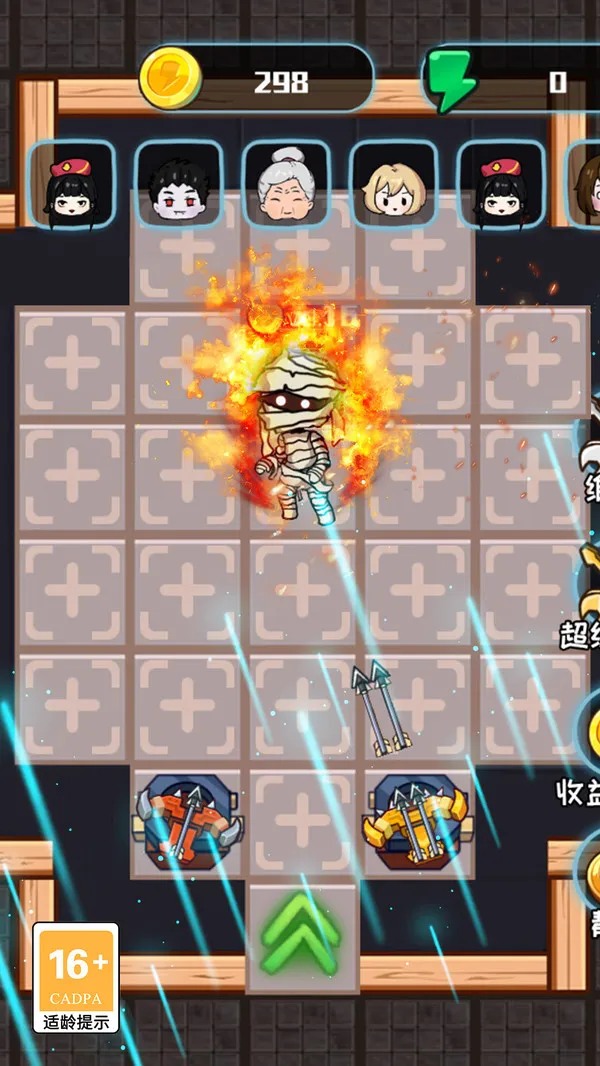This screenshot has width=600, height=1066.
Task: Pick the blonde girl character portrait
Action: [x=394, y=184]
